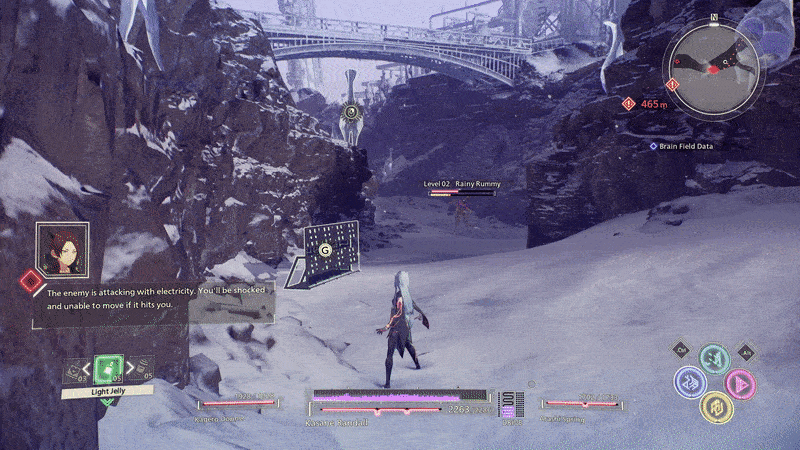The height and width of the screenshot is (450, 800).
Task: Use the selected Light Jelly item
Action: (107, 367)
